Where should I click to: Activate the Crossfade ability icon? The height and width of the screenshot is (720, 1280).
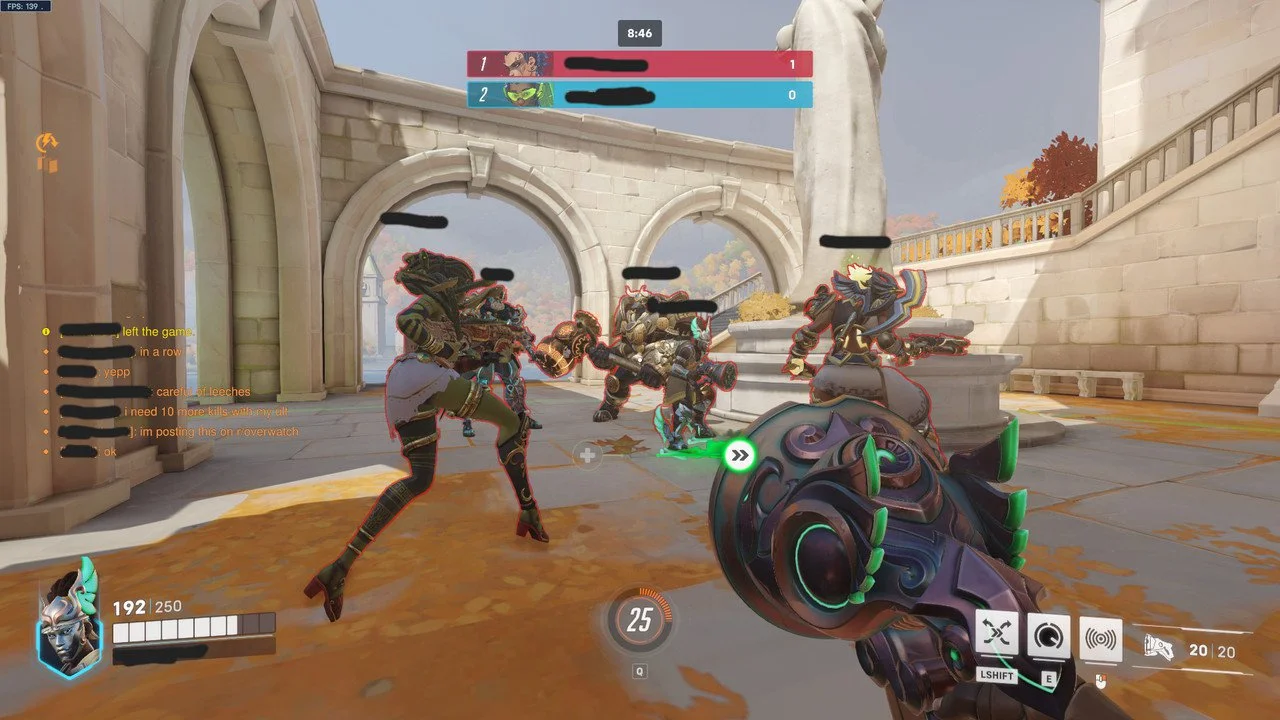997,635
